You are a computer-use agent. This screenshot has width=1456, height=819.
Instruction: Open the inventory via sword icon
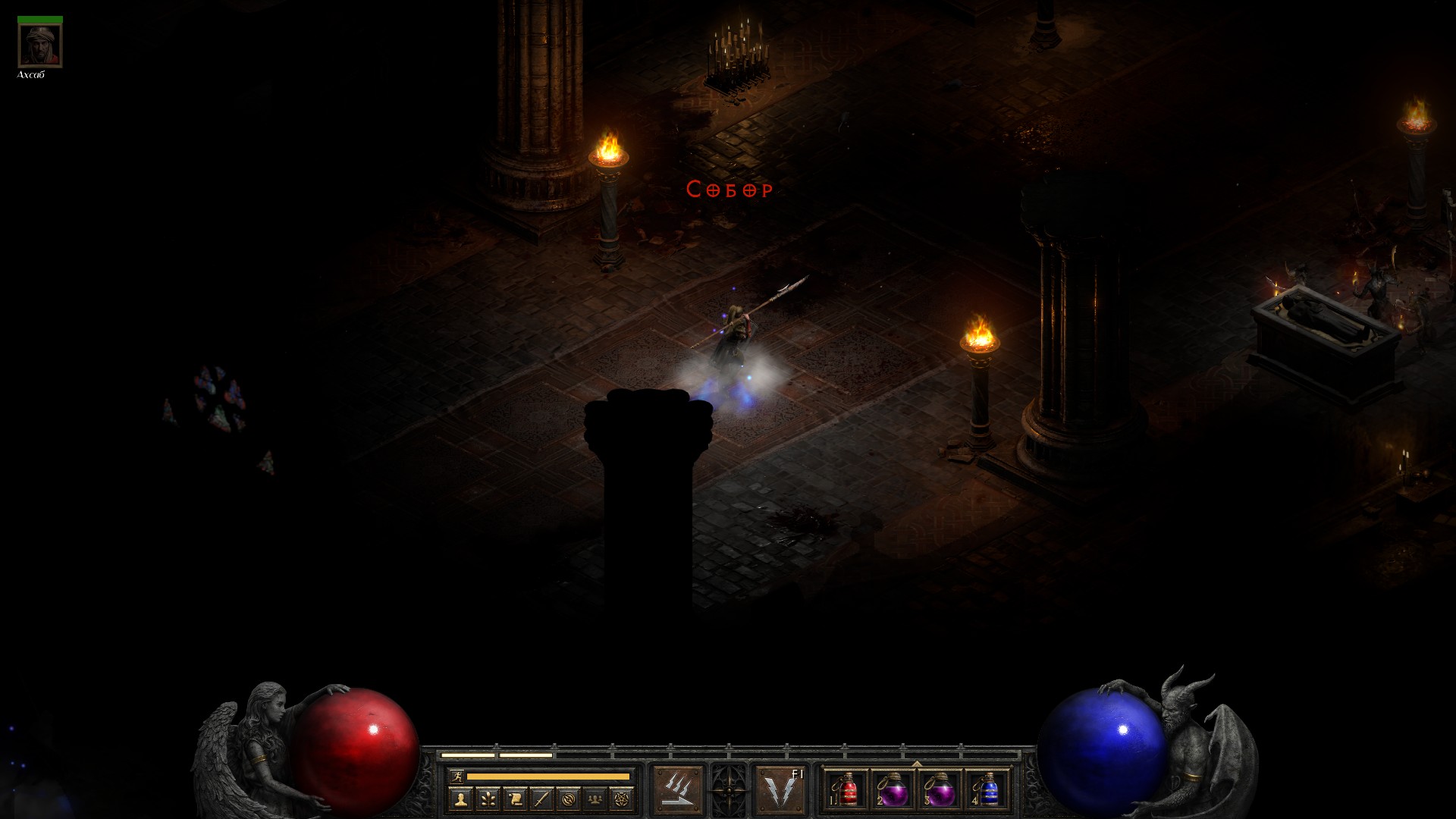point(541,799)
